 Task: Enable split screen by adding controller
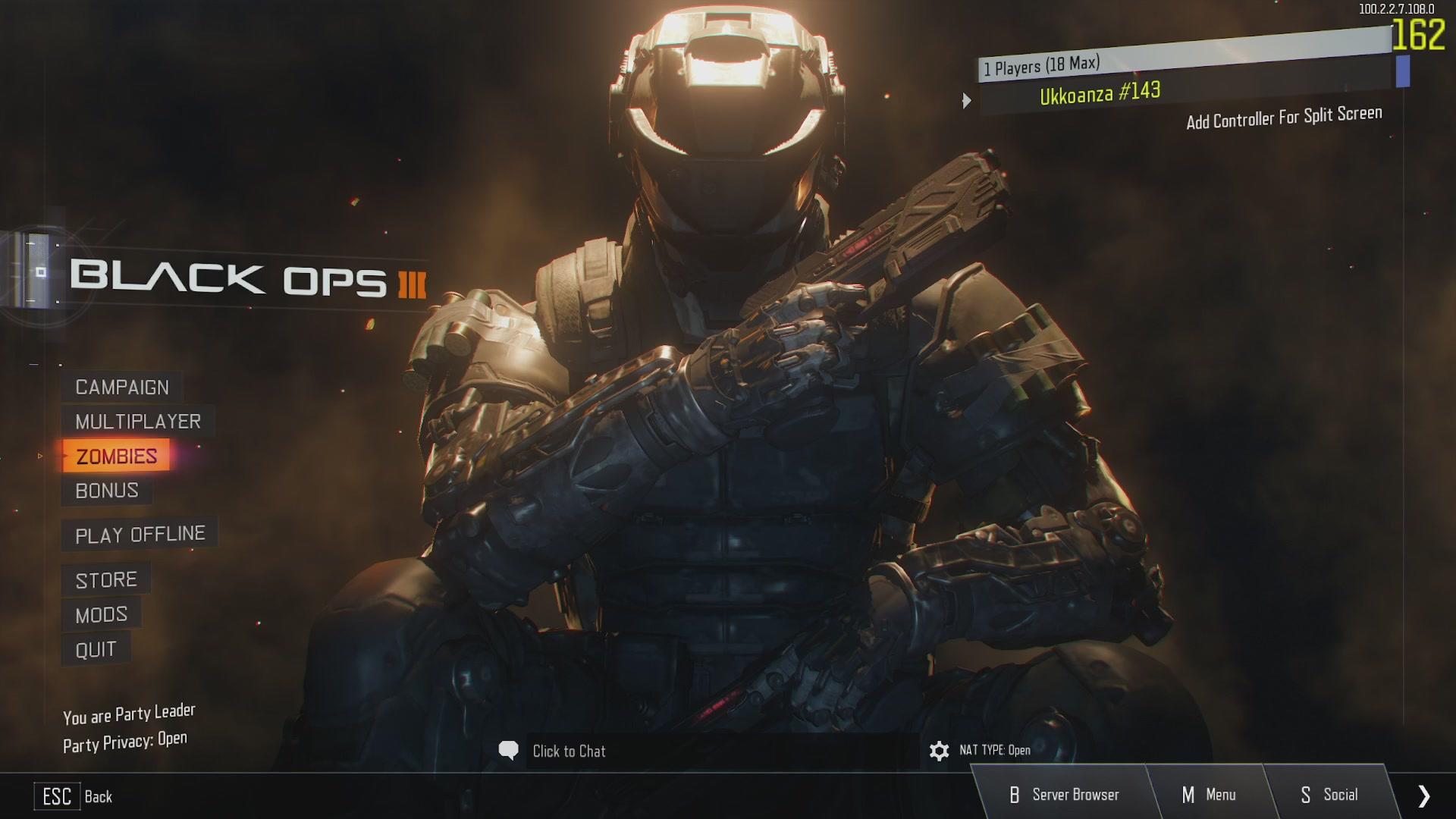tap(1285, 114)
